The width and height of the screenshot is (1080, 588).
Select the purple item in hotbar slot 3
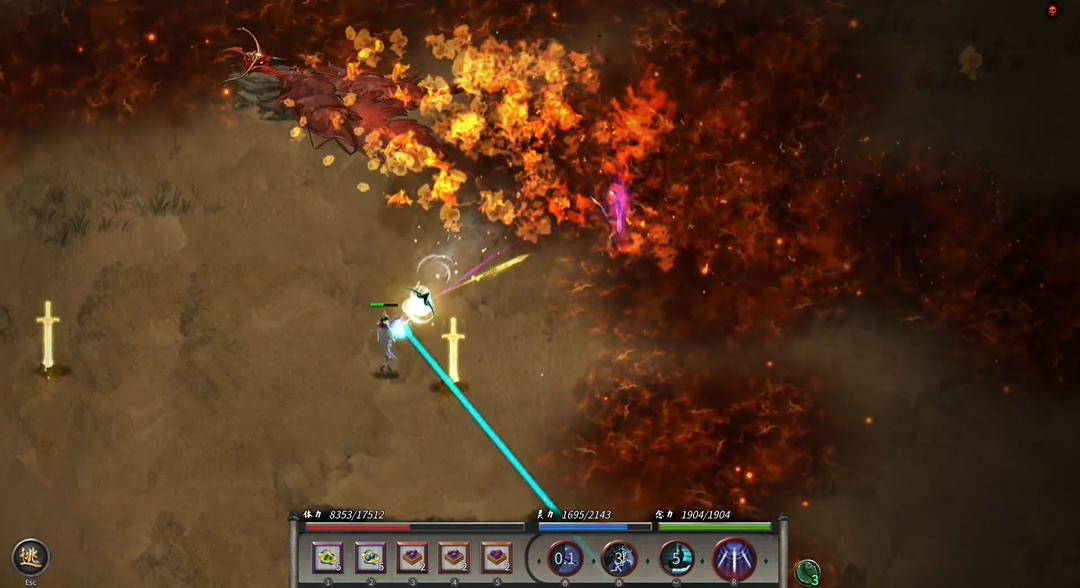[x=412, y=557]
